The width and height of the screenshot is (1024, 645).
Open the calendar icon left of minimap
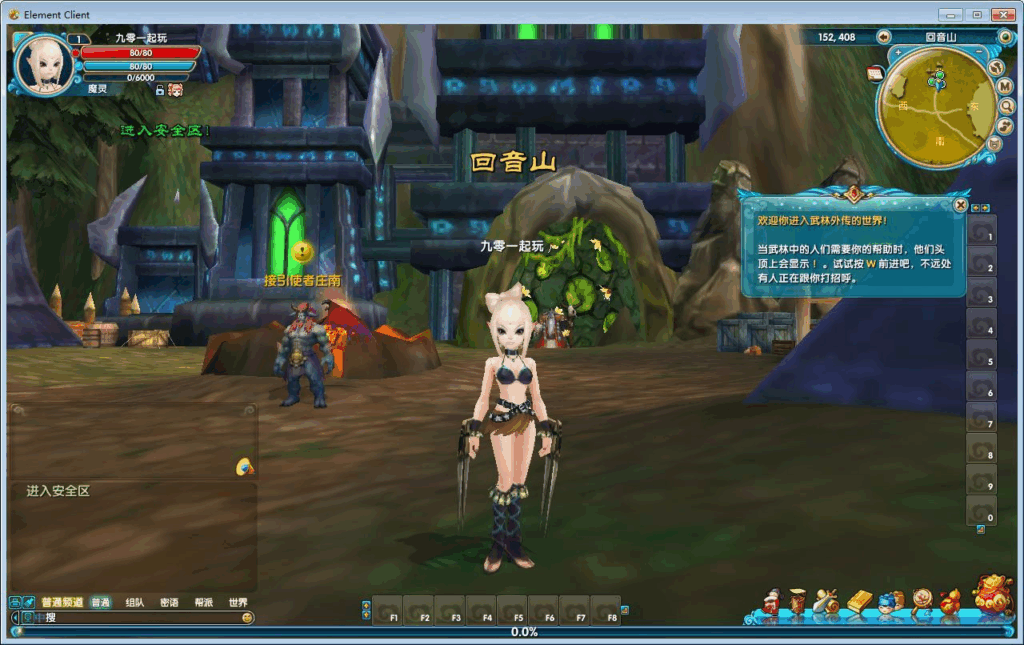pos(874,73)
